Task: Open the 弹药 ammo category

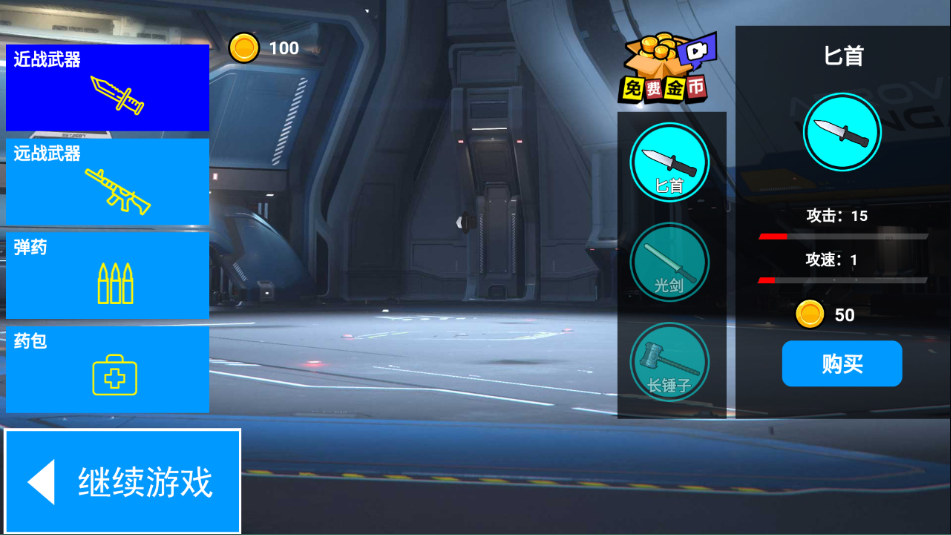Action: tap(107, 275)
